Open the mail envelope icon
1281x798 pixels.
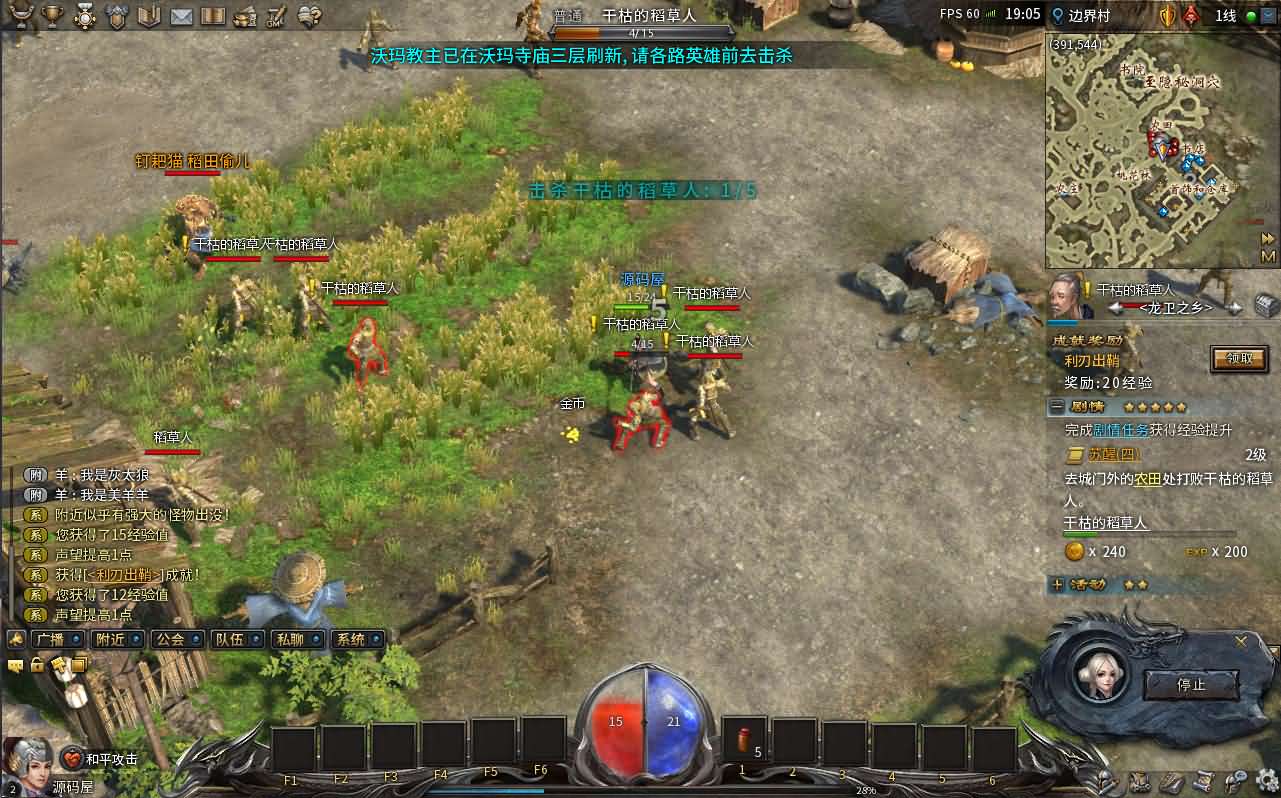[181, 16]
